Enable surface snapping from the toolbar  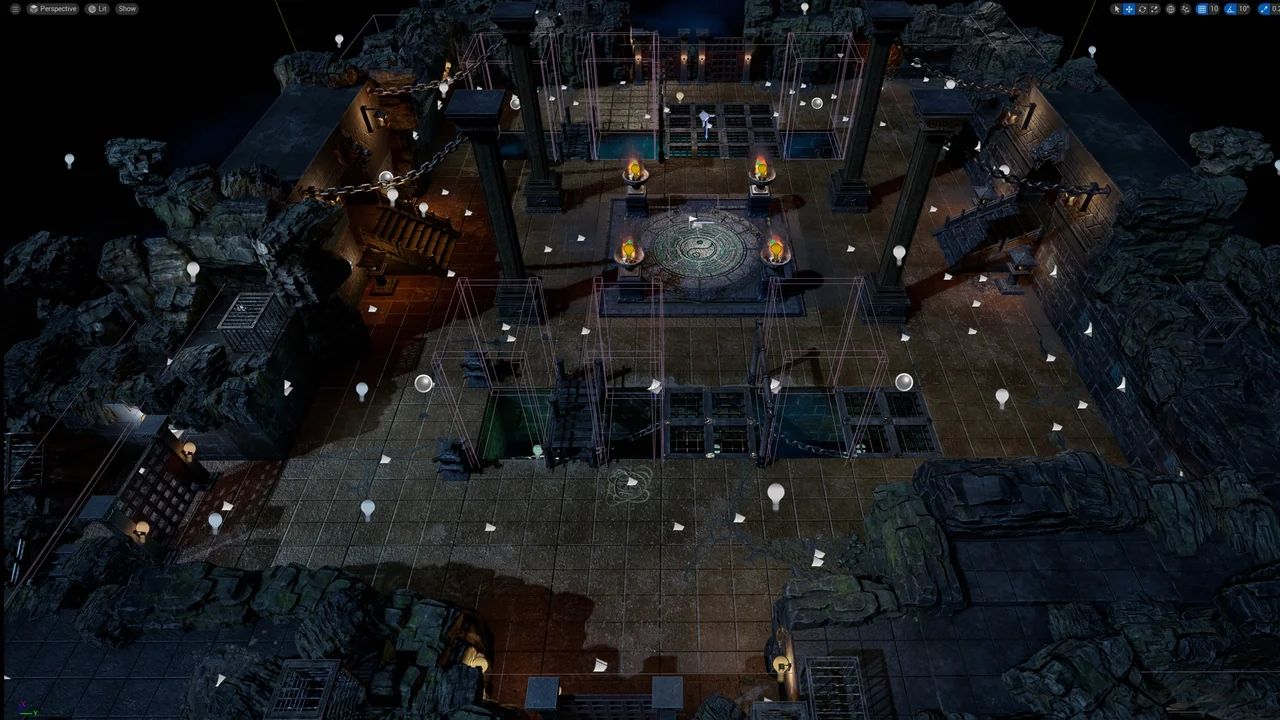tap(1185, 9)
